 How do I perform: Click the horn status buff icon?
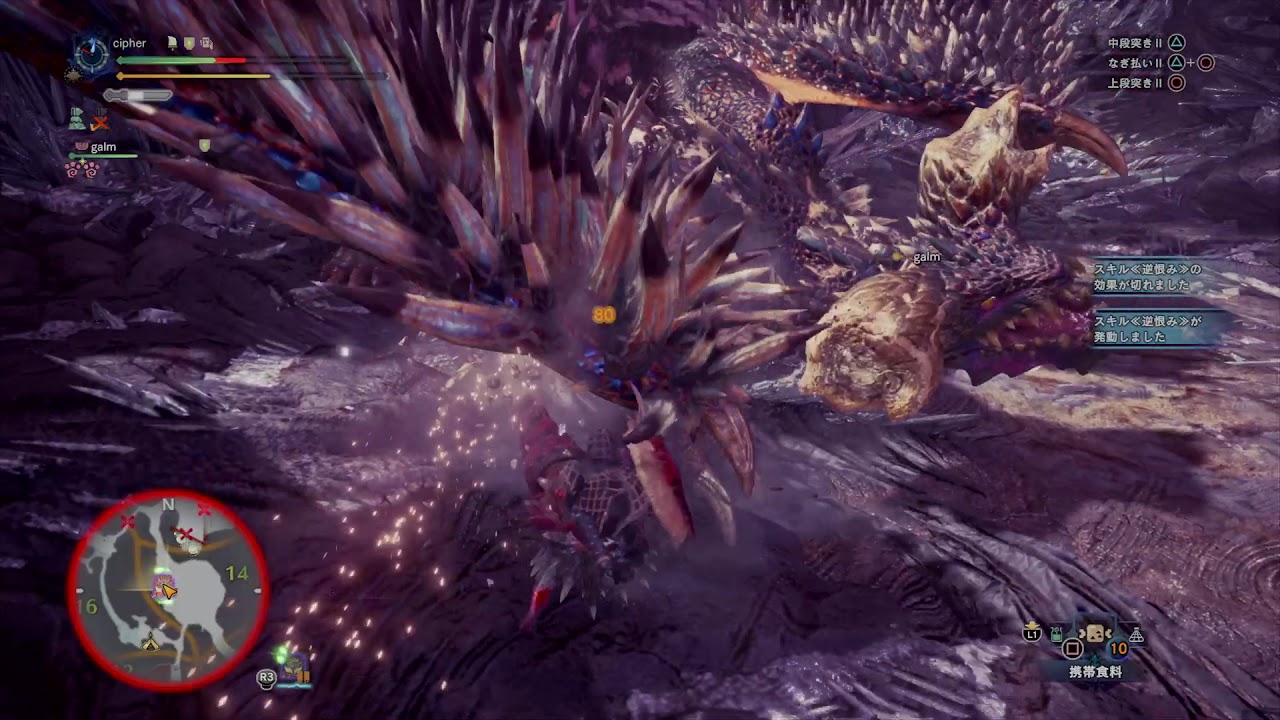tap(171, 44)
